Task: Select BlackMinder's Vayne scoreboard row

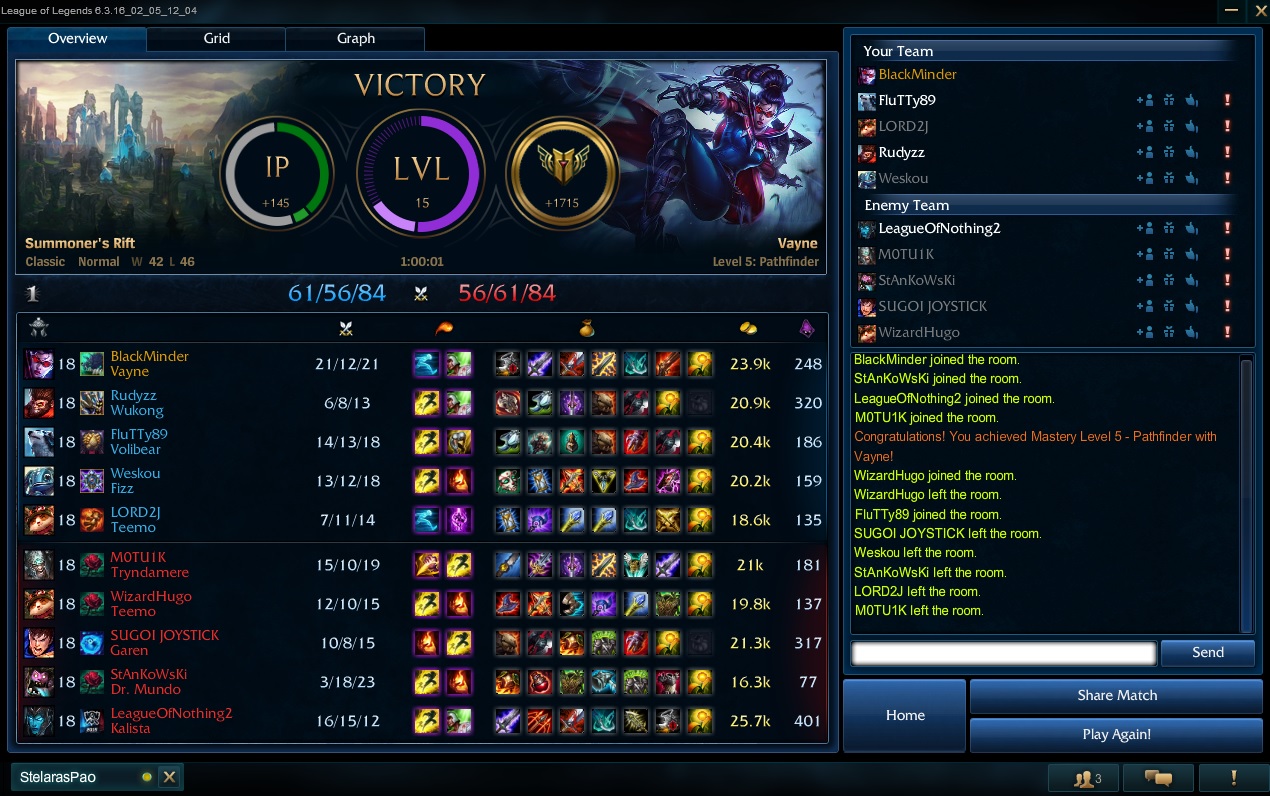Action: click(x=420, y=364)
